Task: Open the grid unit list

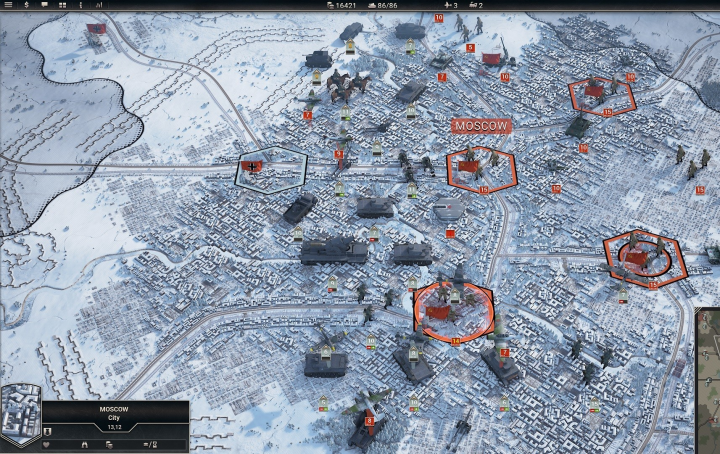Action: coord(63,5)
